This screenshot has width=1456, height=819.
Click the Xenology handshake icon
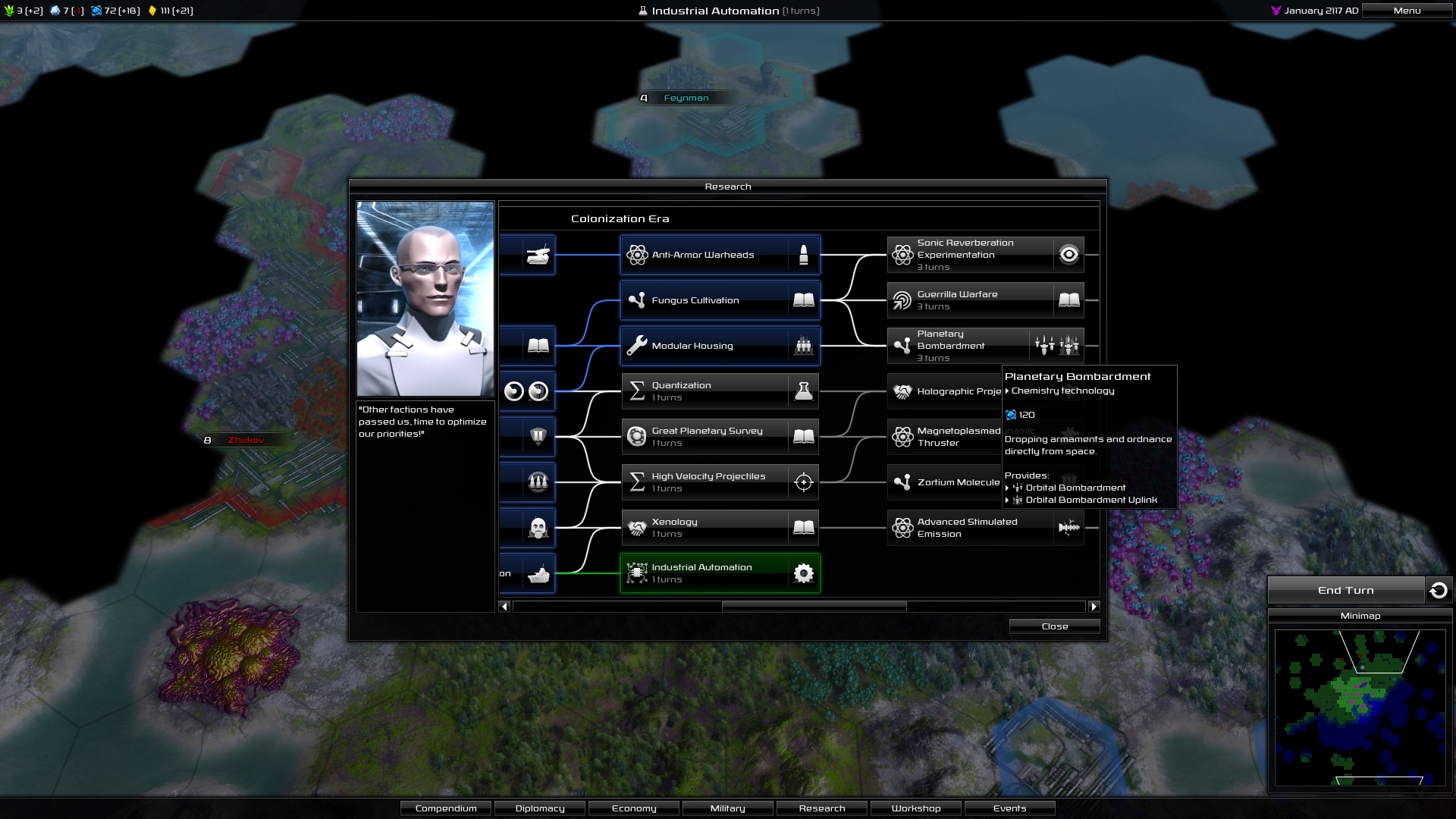637,528
